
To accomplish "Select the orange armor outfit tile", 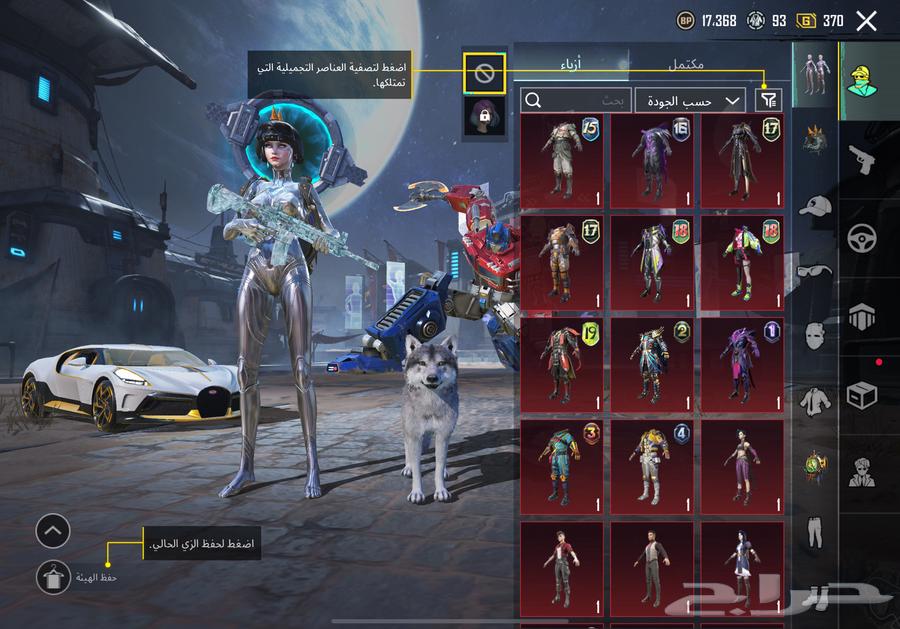I will [x=561, y=262].
